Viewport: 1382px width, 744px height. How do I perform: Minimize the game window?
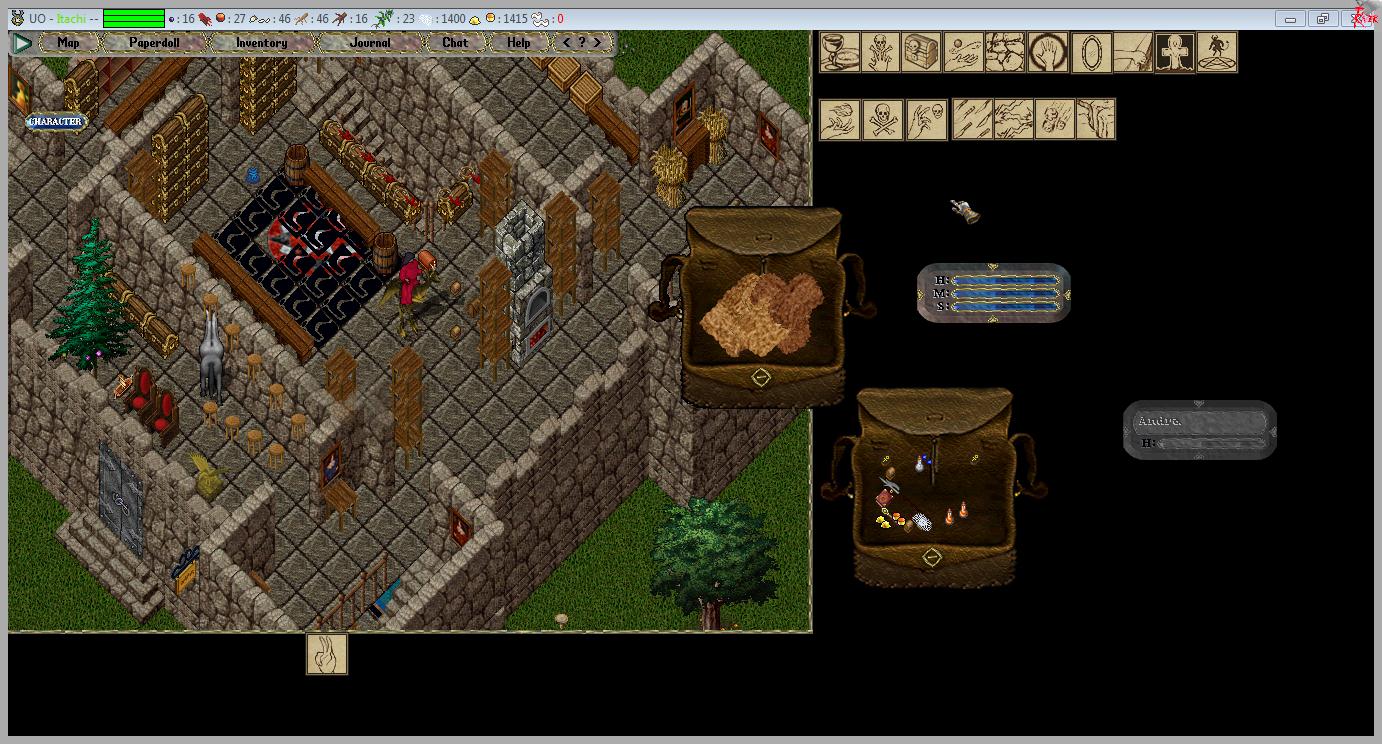[x=1290, y=18]
